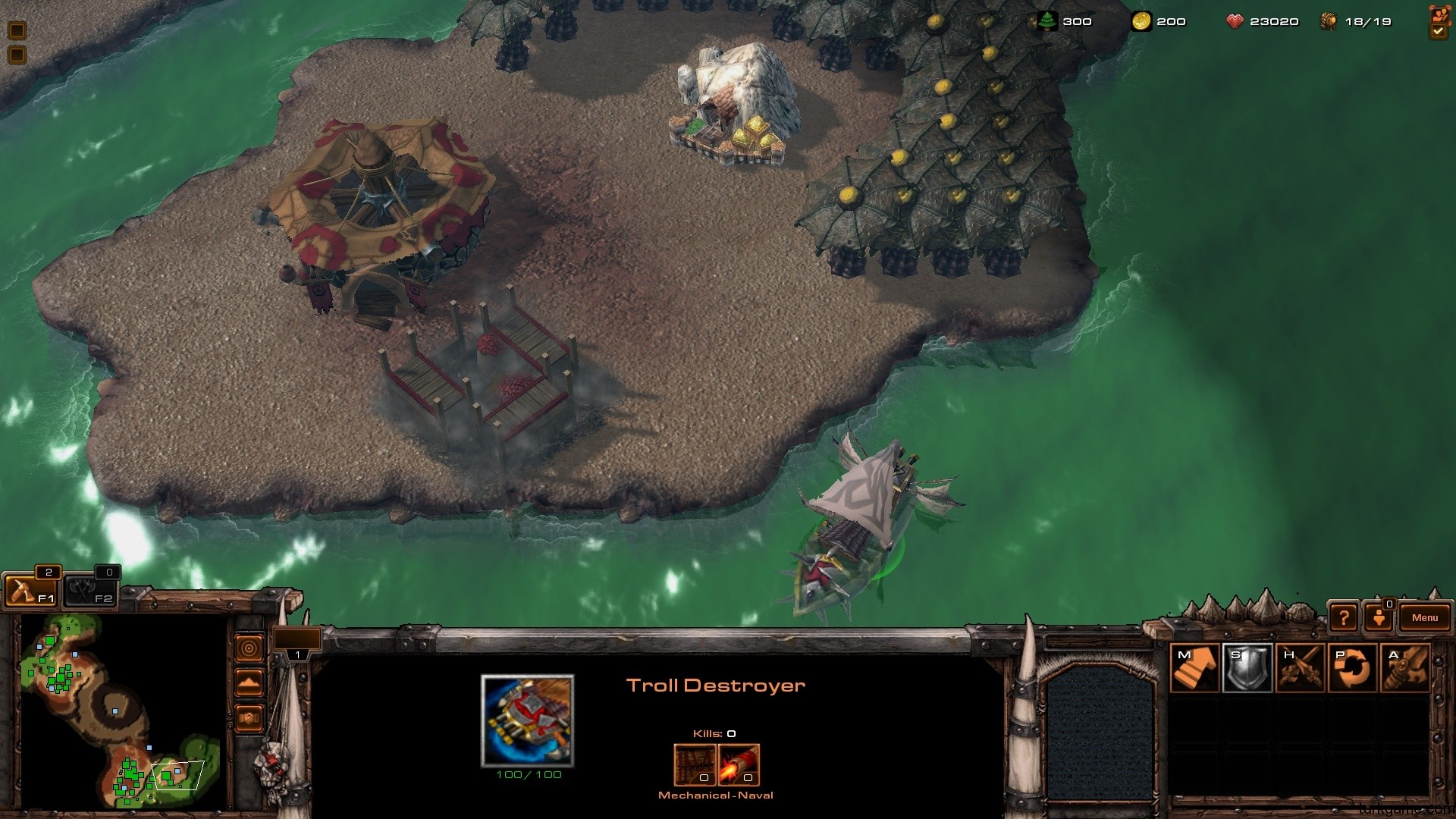
Task: Open the help question mark button
Action: pyautogui.click(x=1343, y=618)
